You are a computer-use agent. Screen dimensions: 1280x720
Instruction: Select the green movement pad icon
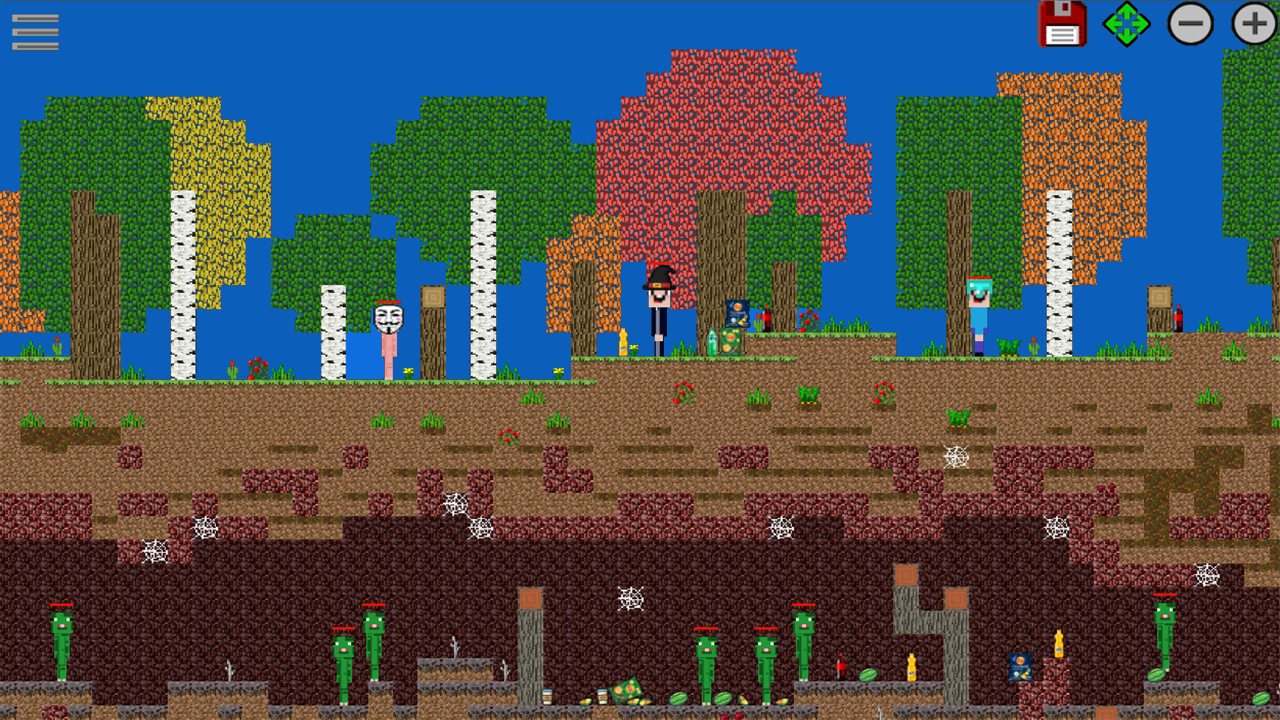[x=1126, y=25]
